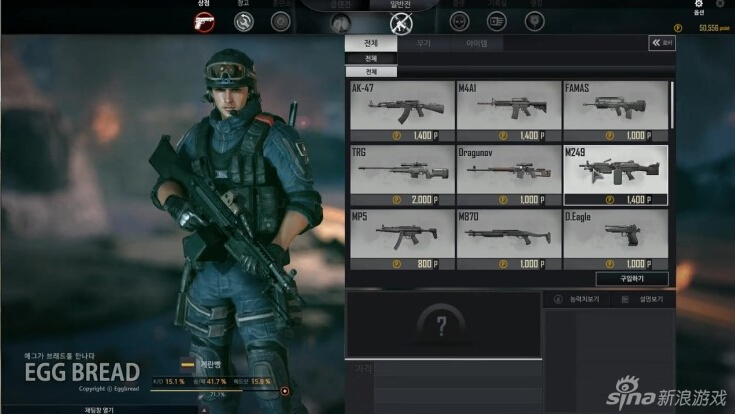Switch to the 아이템 items tab
The width and height of the screenshot is (735, 414).
477,44
